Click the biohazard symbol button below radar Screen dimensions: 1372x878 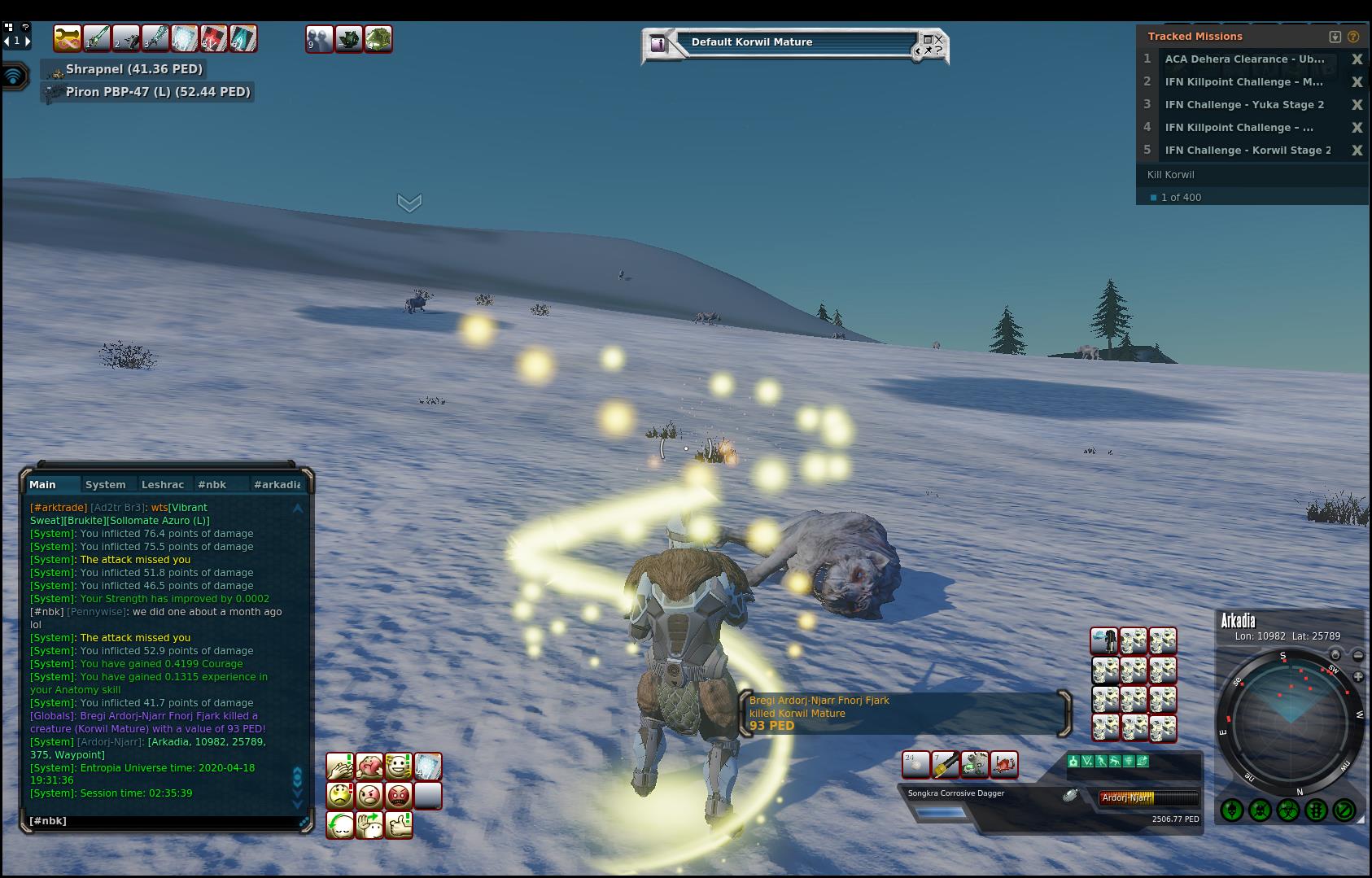(1288, 810)
